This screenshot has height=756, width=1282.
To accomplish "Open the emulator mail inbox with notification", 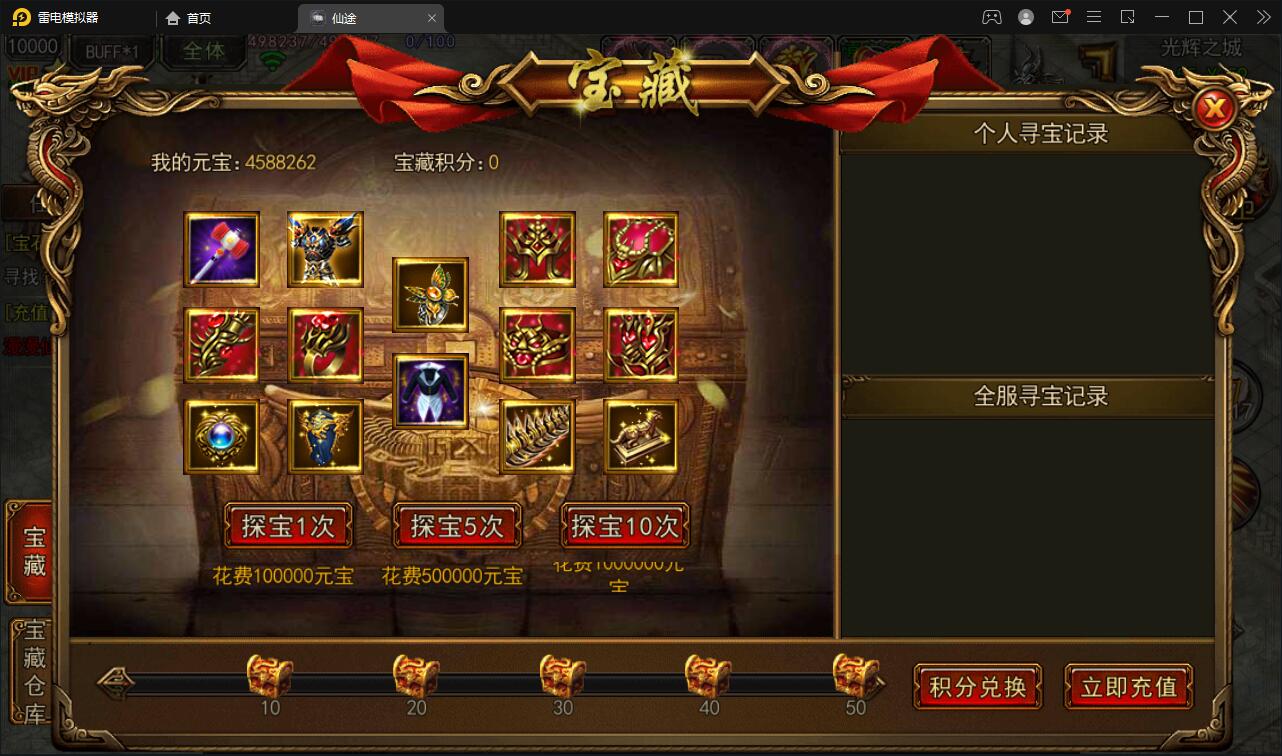I will click(1060, 17).
